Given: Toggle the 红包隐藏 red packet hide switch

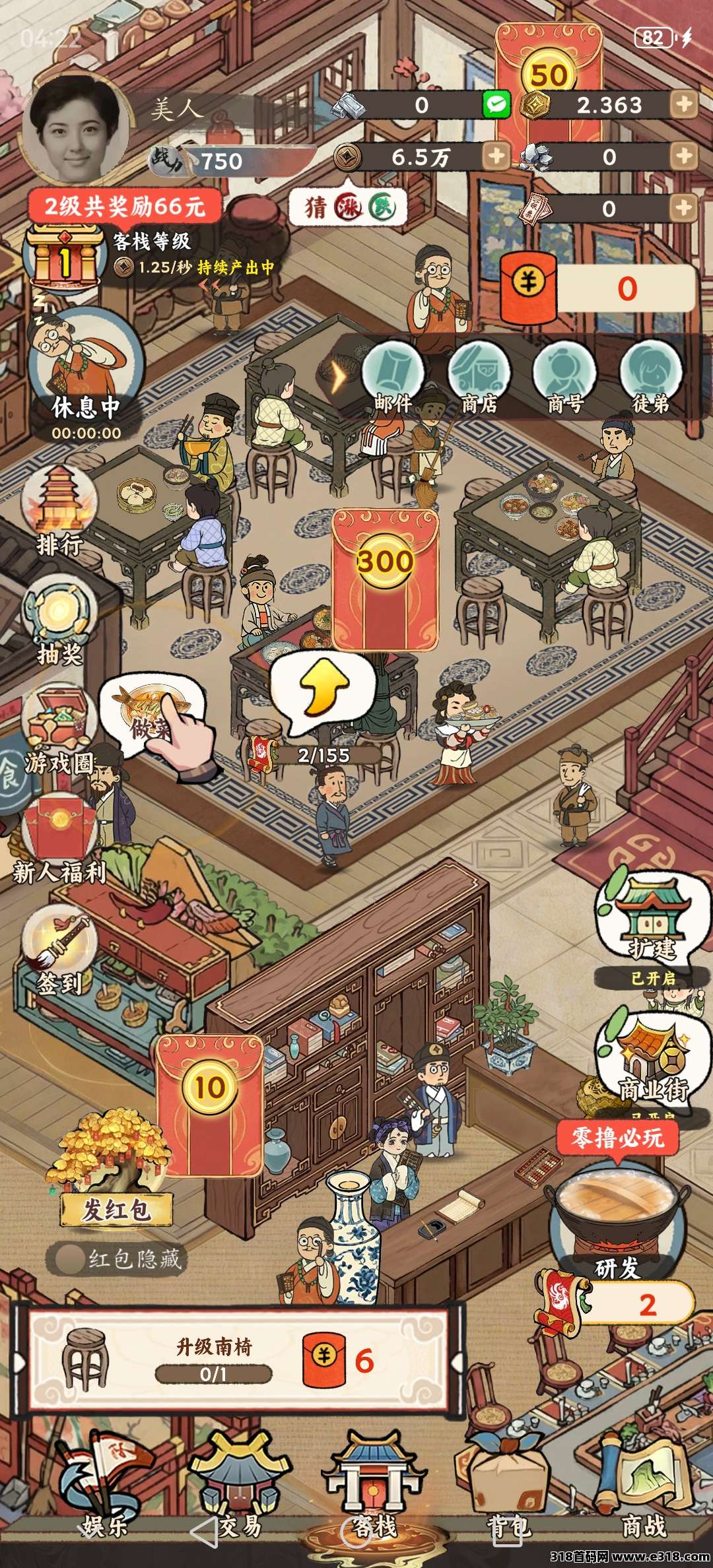Looking at the screenshot, I should click(x=67, y=1258).
